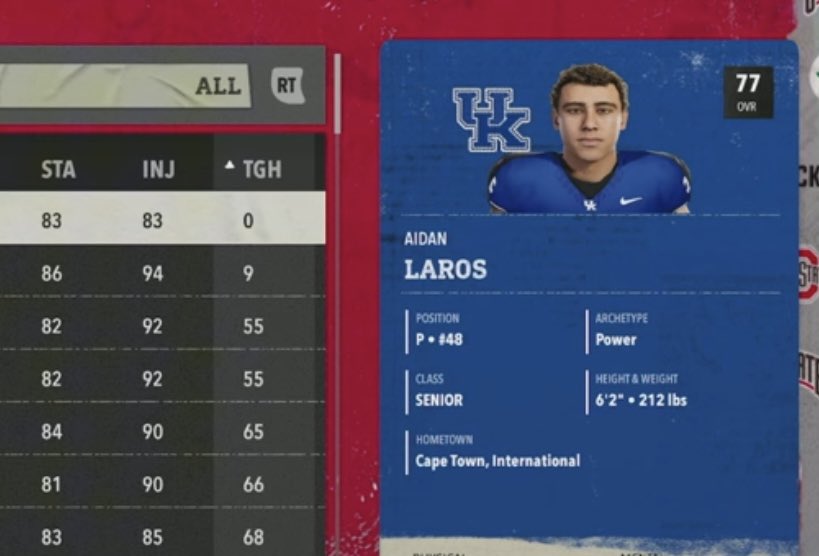Choose the player row with toughness 65

(x=160, y=432)
